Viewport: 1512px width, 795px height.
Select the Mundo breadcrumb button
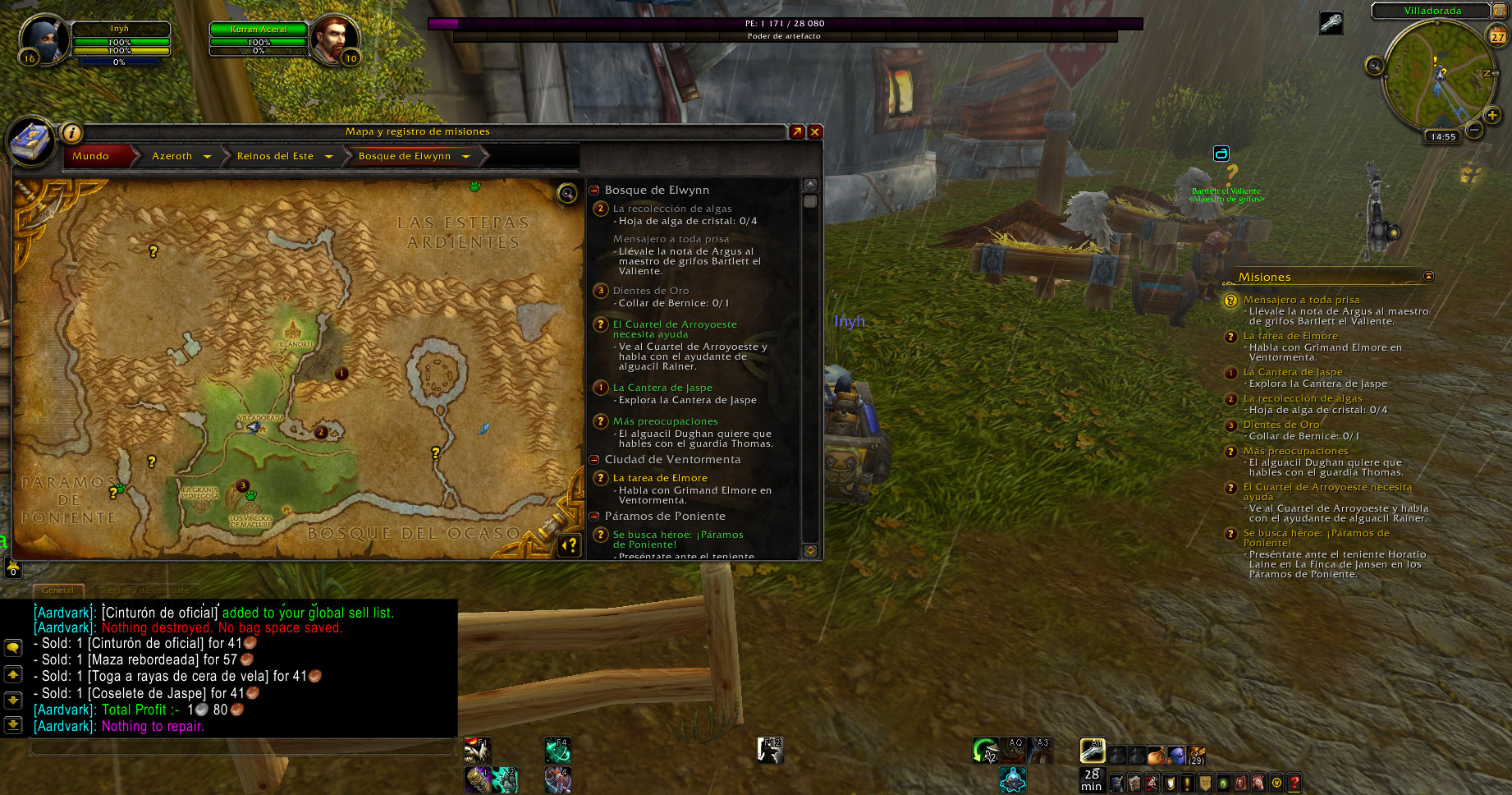coord(91,156)
